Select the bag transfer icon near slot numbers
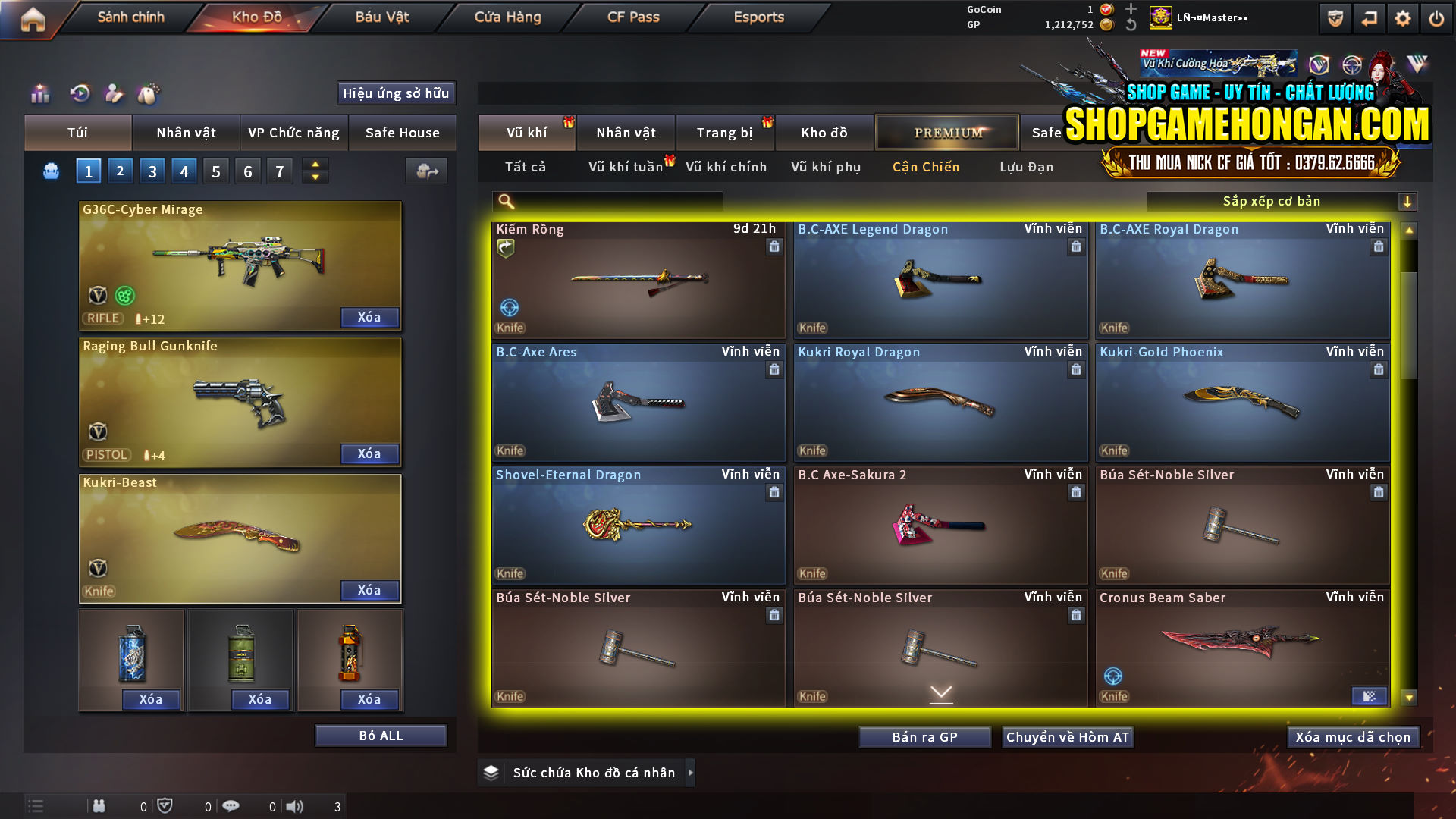Image resolution: width=1456 pixels, height=819 pixels. [x=425, y=171]
